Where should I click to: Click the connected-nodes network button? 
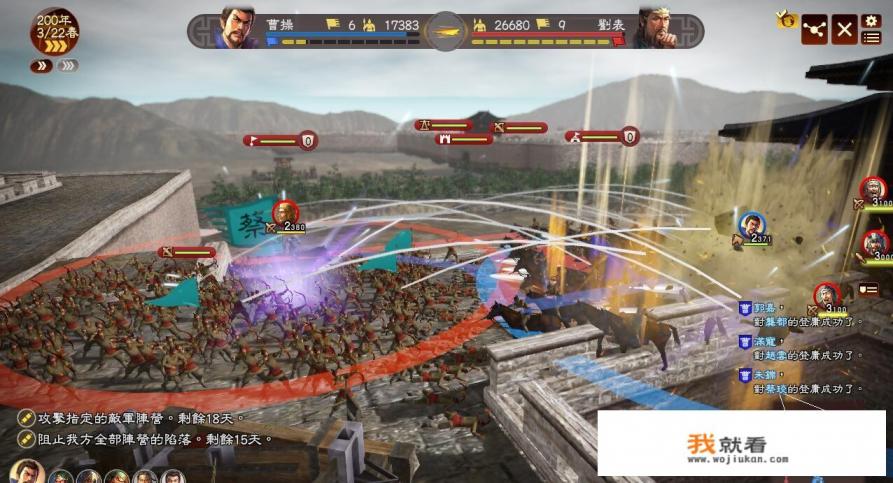(x=816, y=30)
